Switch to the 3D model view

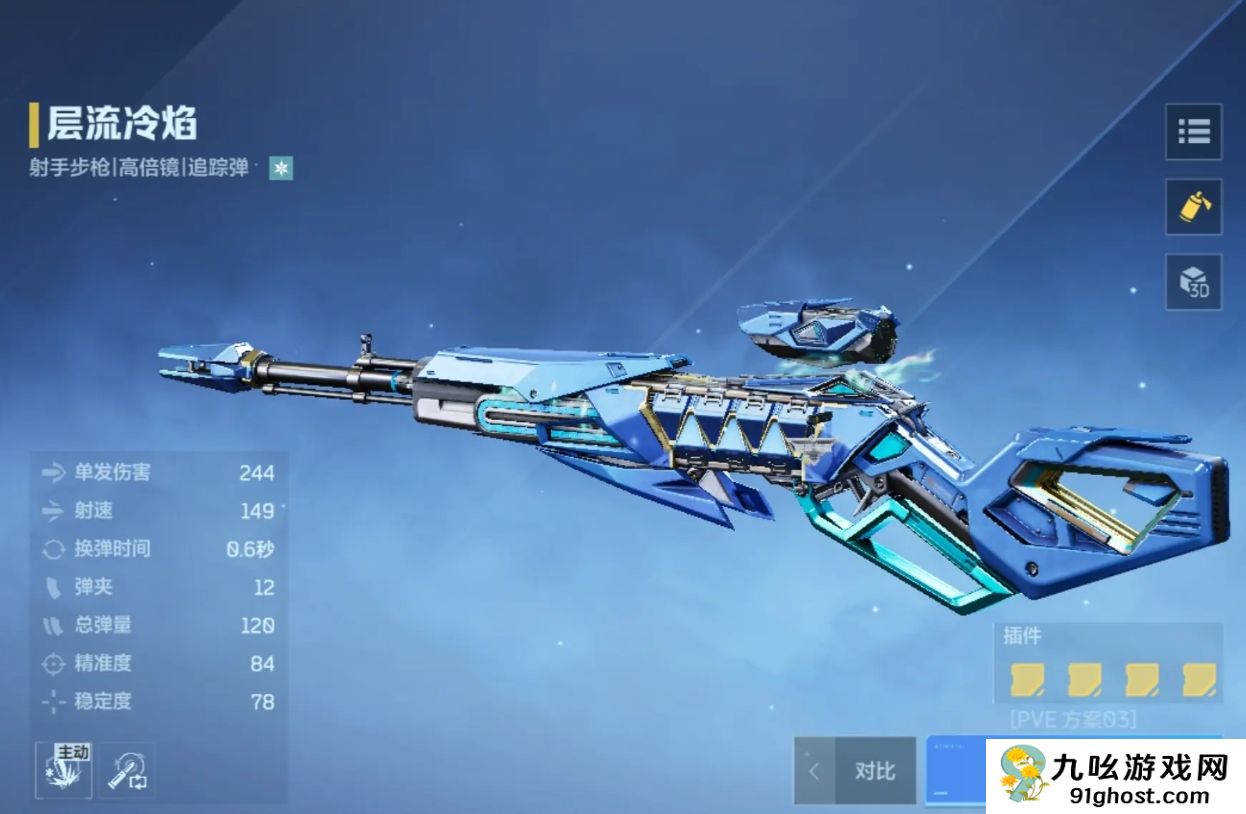pos(1193,282)
